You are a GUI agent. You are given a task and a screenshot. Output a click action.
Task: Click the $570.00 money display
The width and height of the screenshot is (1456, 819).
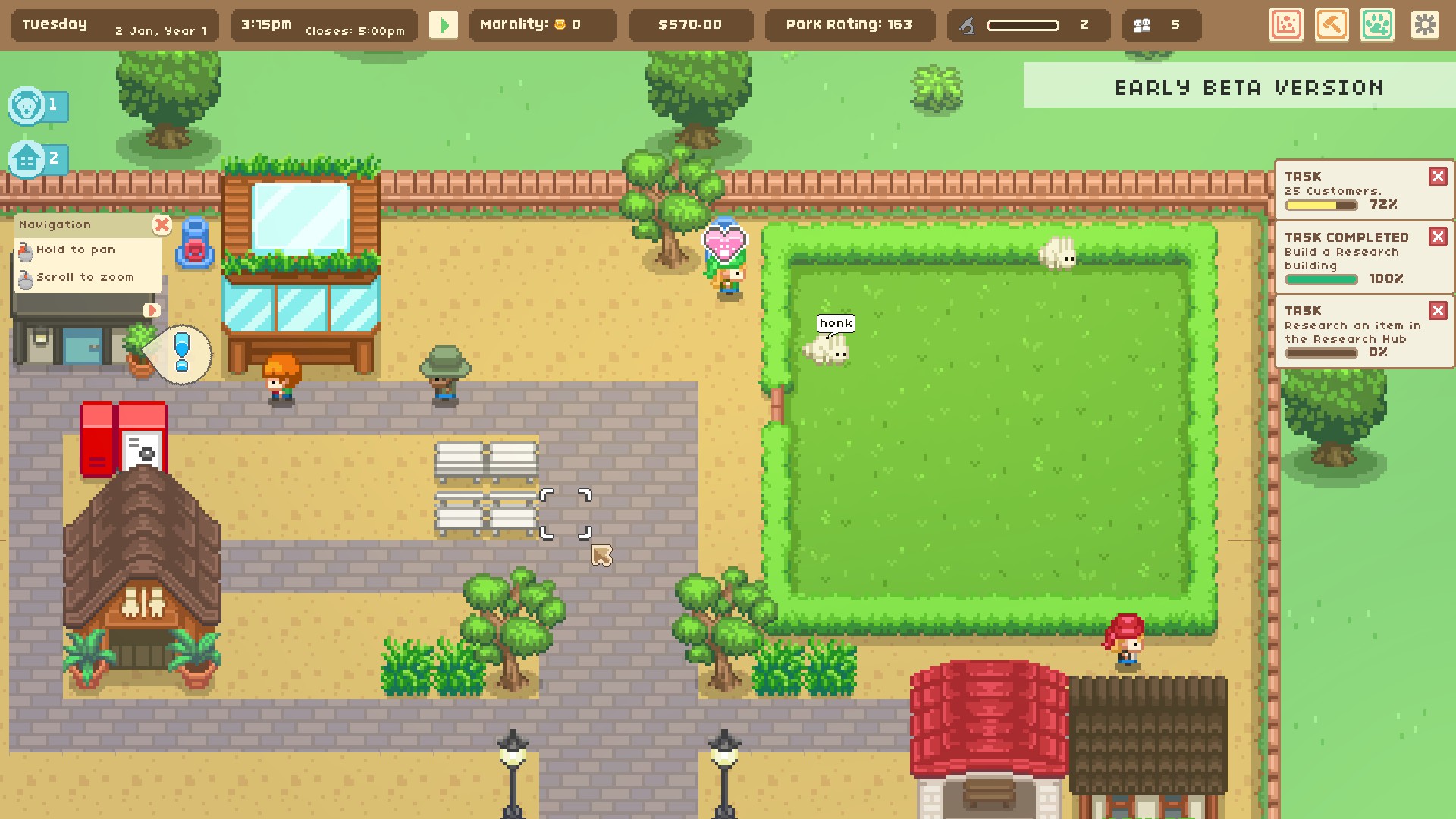pyautogui.click(x=690, y=24)
